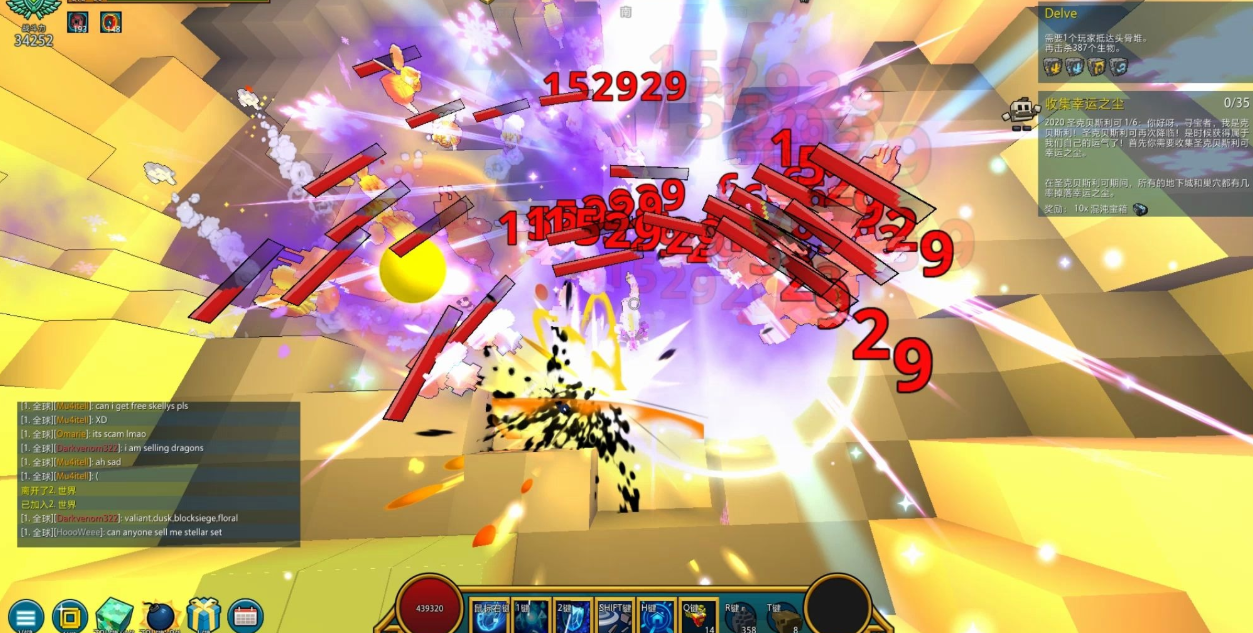Activate the ability on the 2 key slot
This screenshot has width=1253, height=633.
tap(573, 616)
